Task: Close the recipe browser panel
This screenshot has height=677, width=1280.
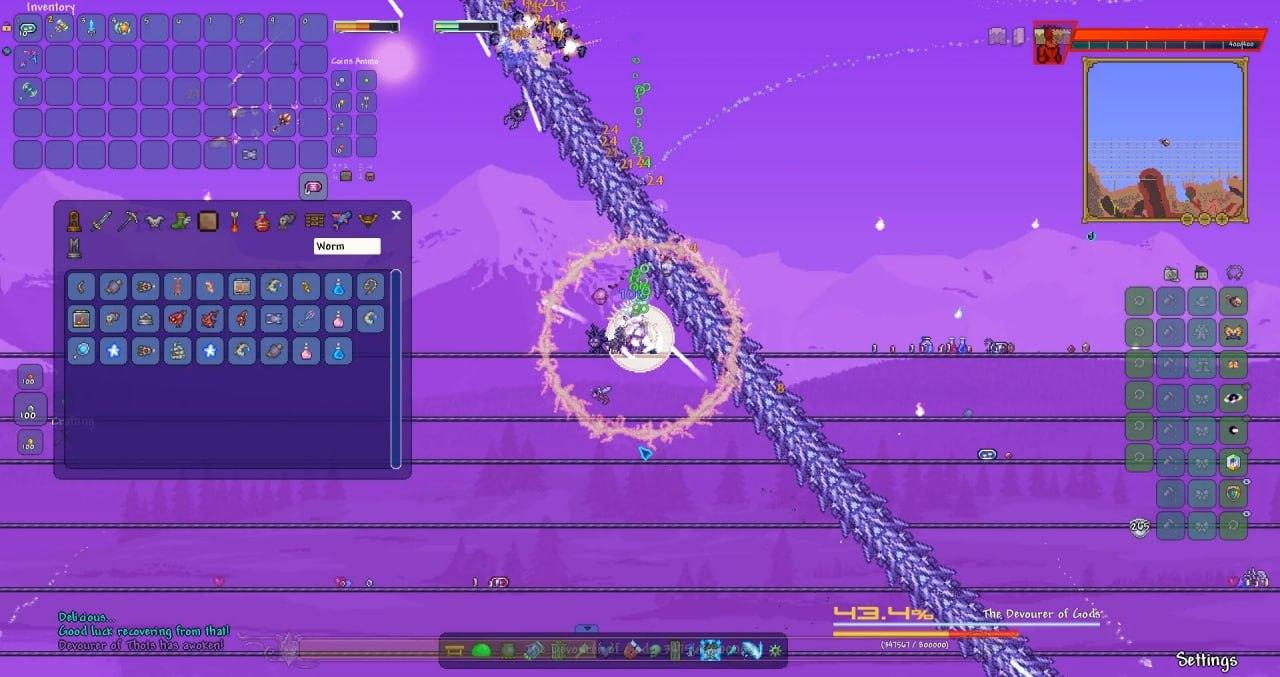Action: [396, 215]
